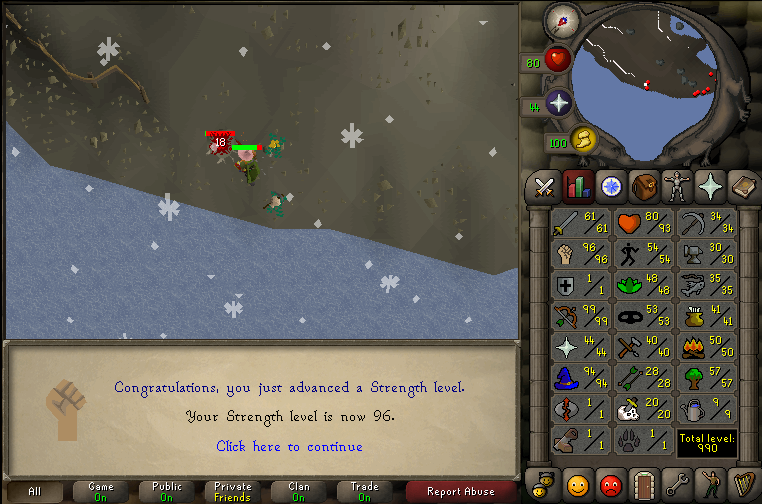Click here to continue the level-up dialogue
The height and width of the screenshot is (504, 762).
289,447
